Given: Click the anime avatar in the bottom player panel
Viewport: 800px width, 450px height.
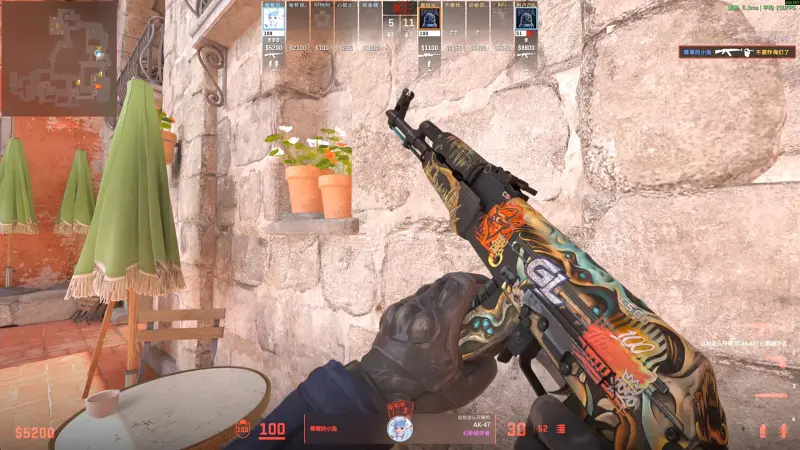Looking at the screenshot, I should [x=400, y=429].
